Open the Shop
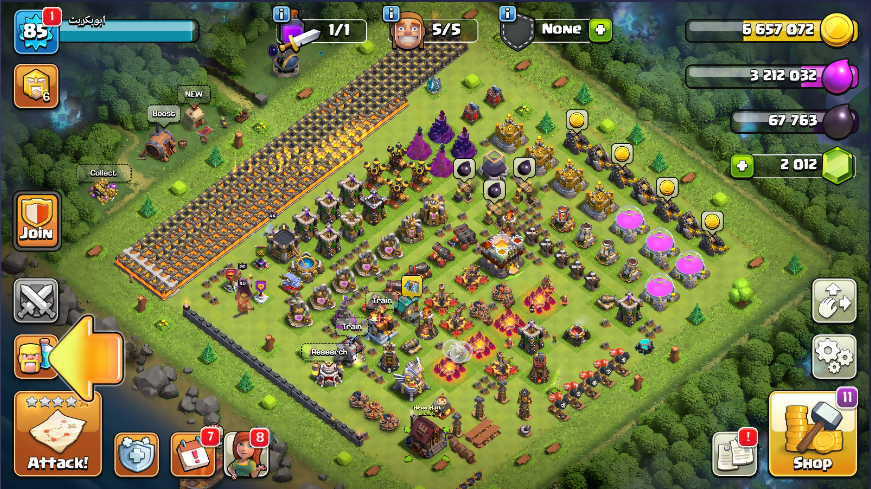The height and width of the screenshot is (489, 871). click(812, 435)
